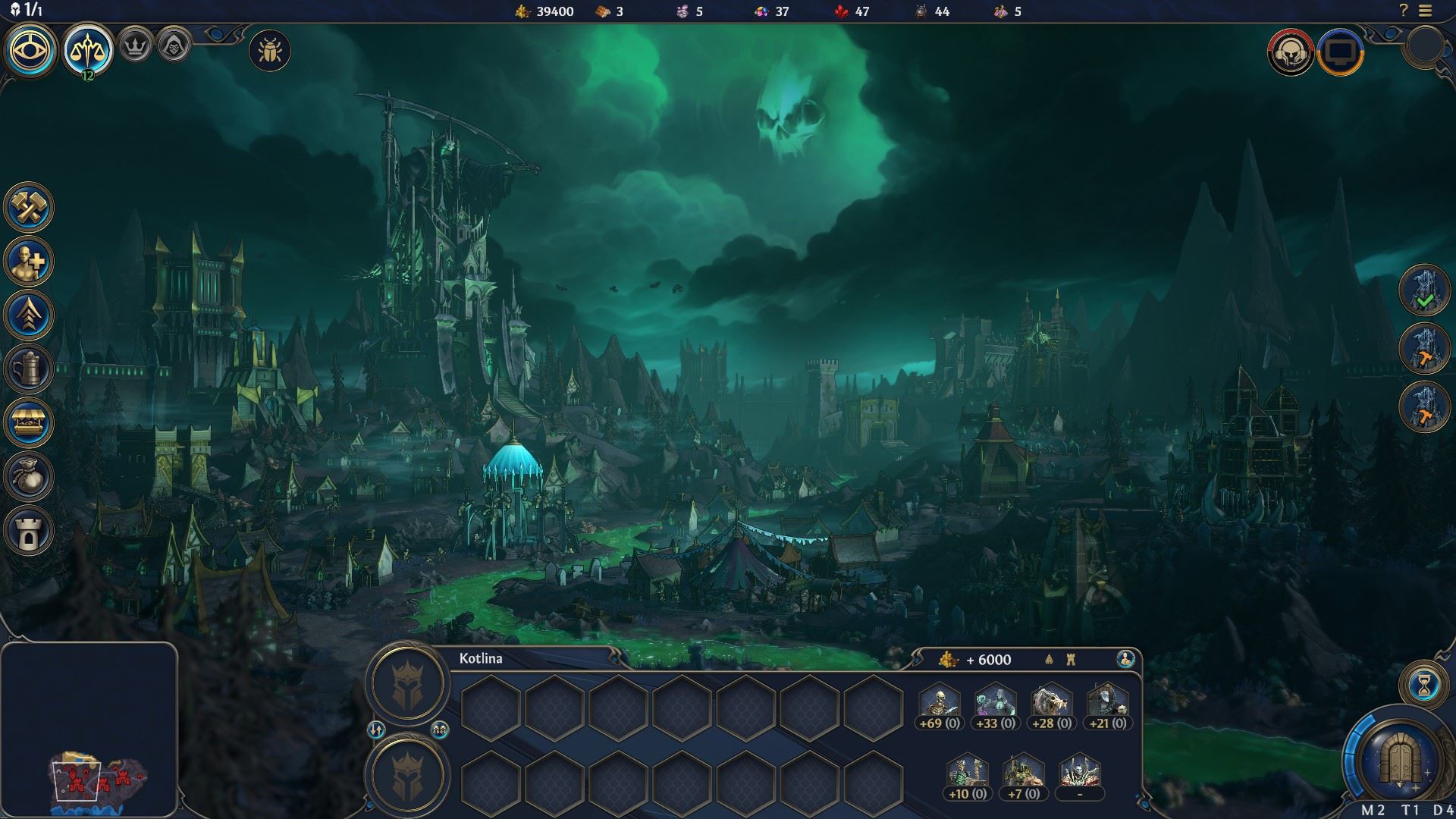The height and width of the screenshot is (819, 1456).
Task: Select the skeleton unit with +69 growth
Action: coord(940,704)
